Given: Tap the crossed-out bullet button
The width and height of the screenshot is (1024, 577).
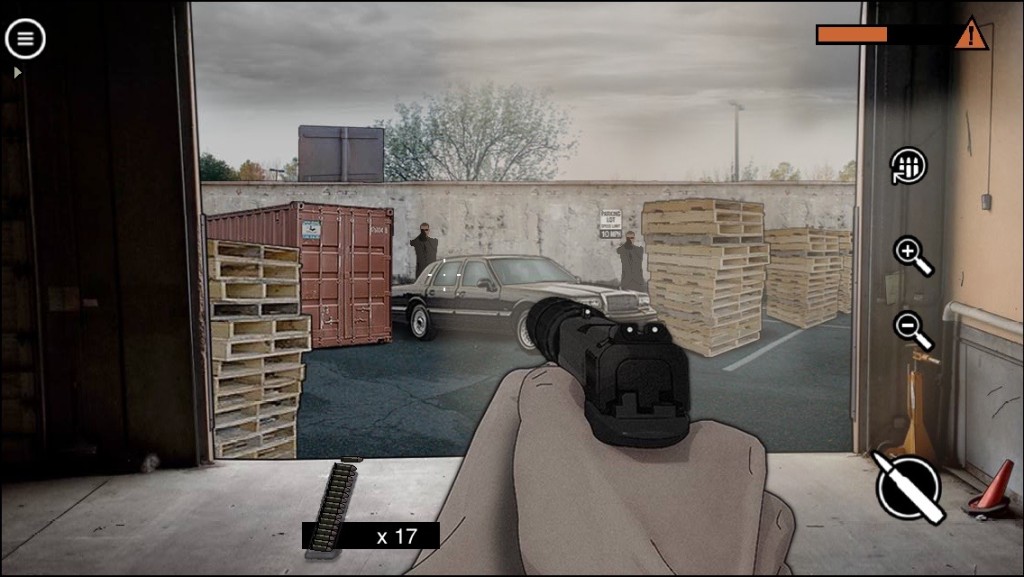Looking at the screenshot, I should point(909,488).
